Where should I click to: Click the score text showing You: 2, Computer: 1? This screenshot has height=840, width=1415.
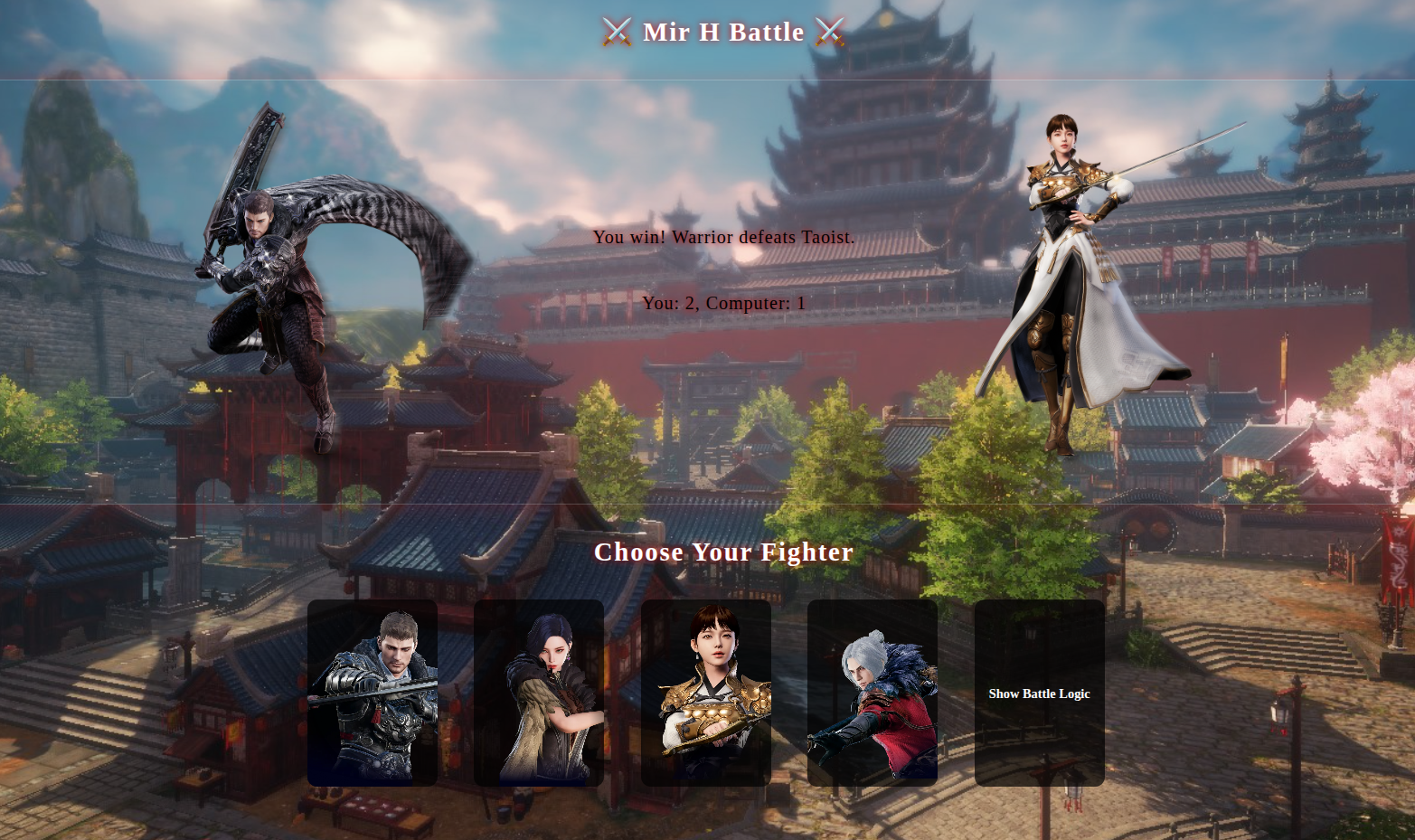(722, 304)
